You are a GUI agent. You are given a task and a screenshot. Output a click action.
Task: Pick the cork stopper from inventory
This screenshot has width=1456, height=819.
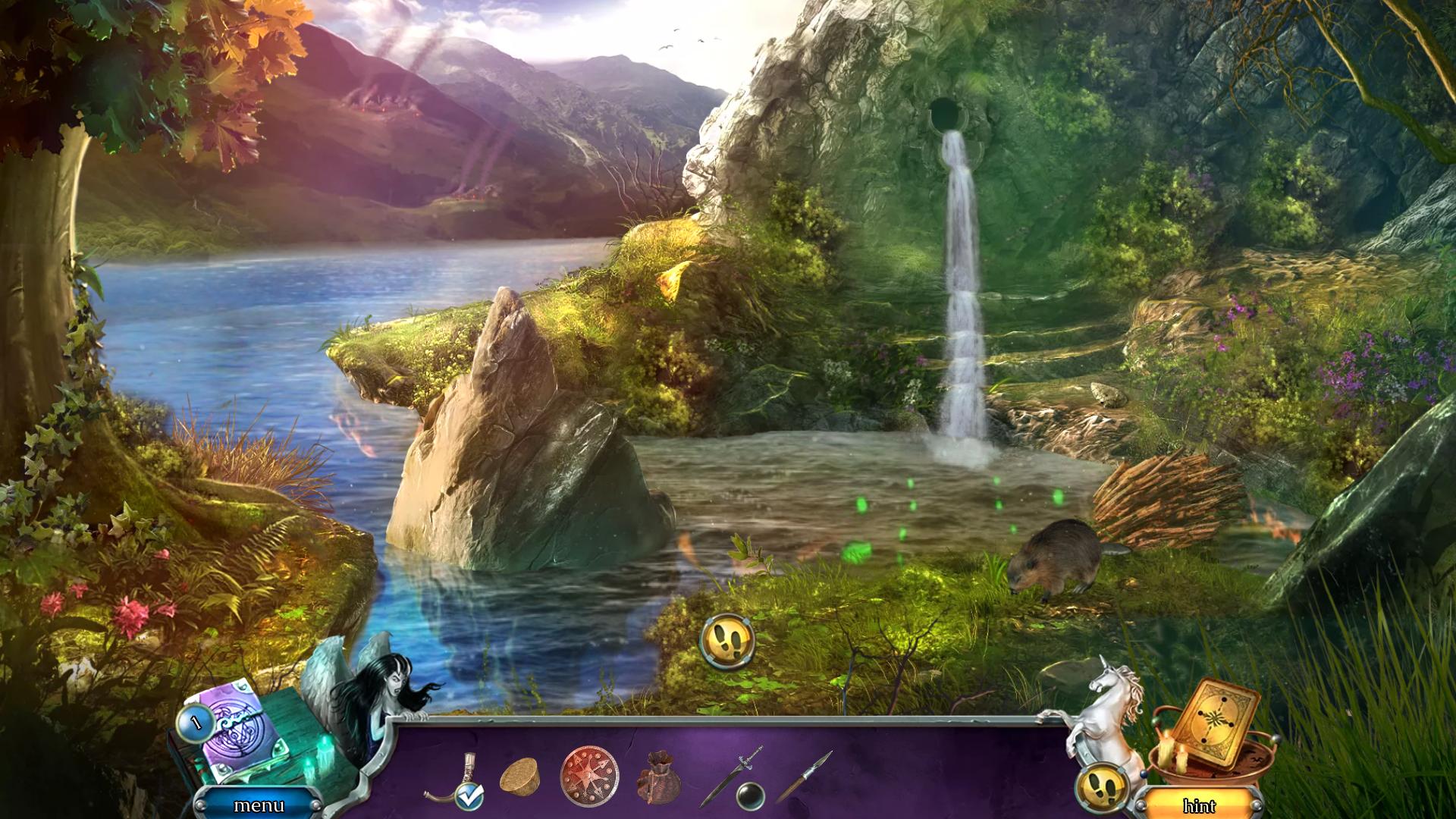(x=519, y=777)
